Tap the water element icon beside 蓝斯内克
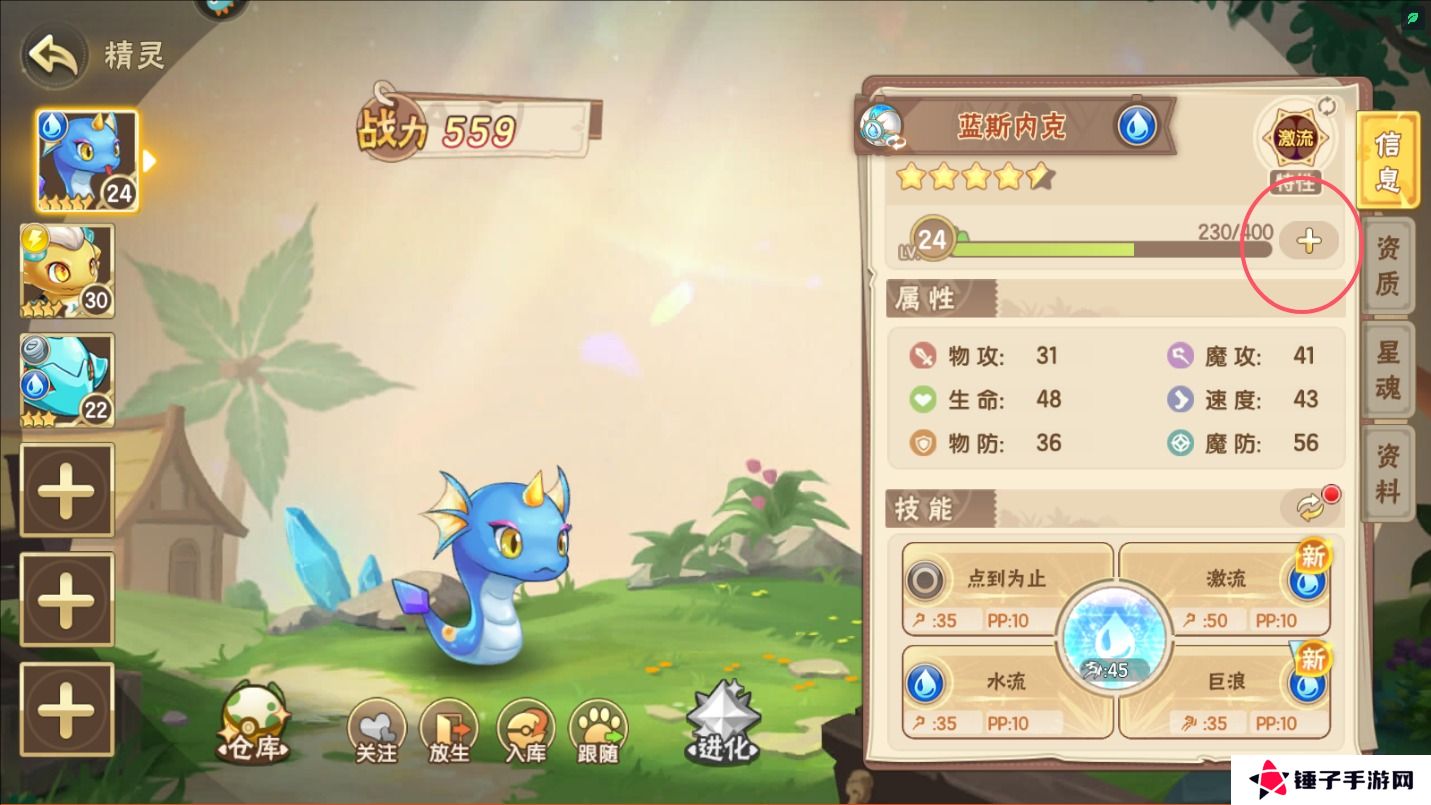Viewport: 1431px width, 805px height. pos(1135,128)
